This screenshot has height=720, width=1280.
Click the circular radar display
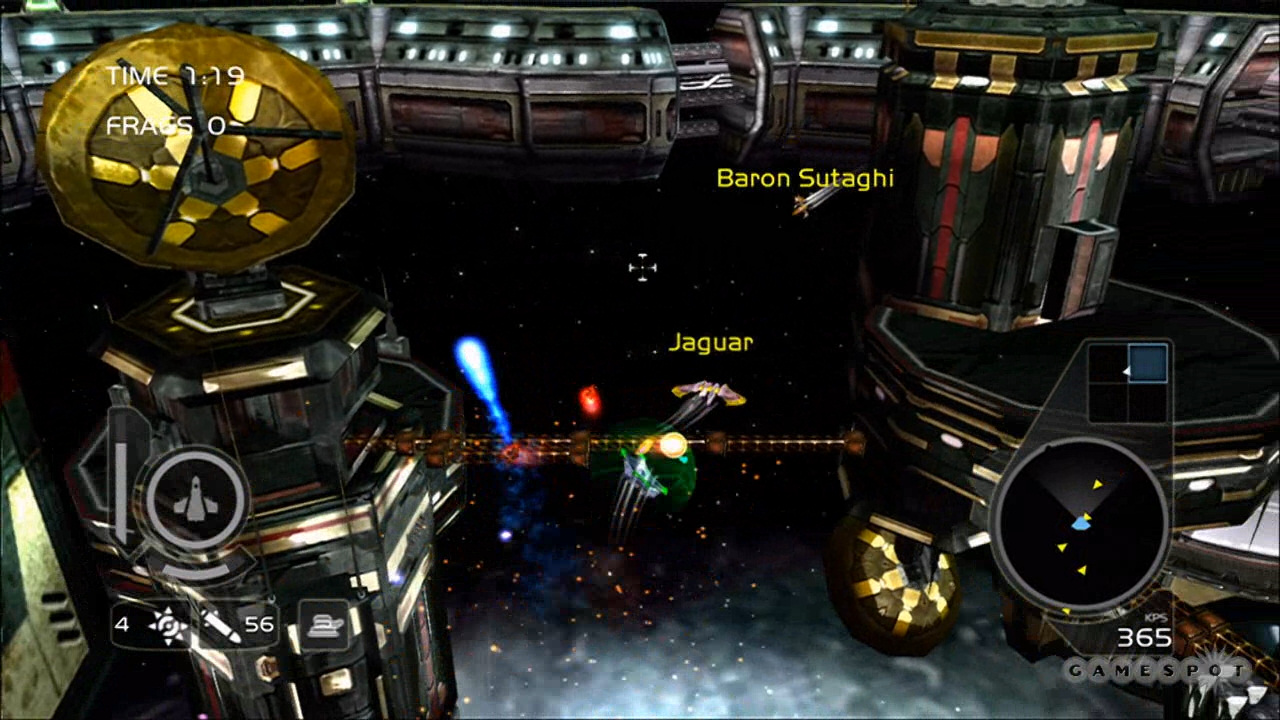[1079, 525]
